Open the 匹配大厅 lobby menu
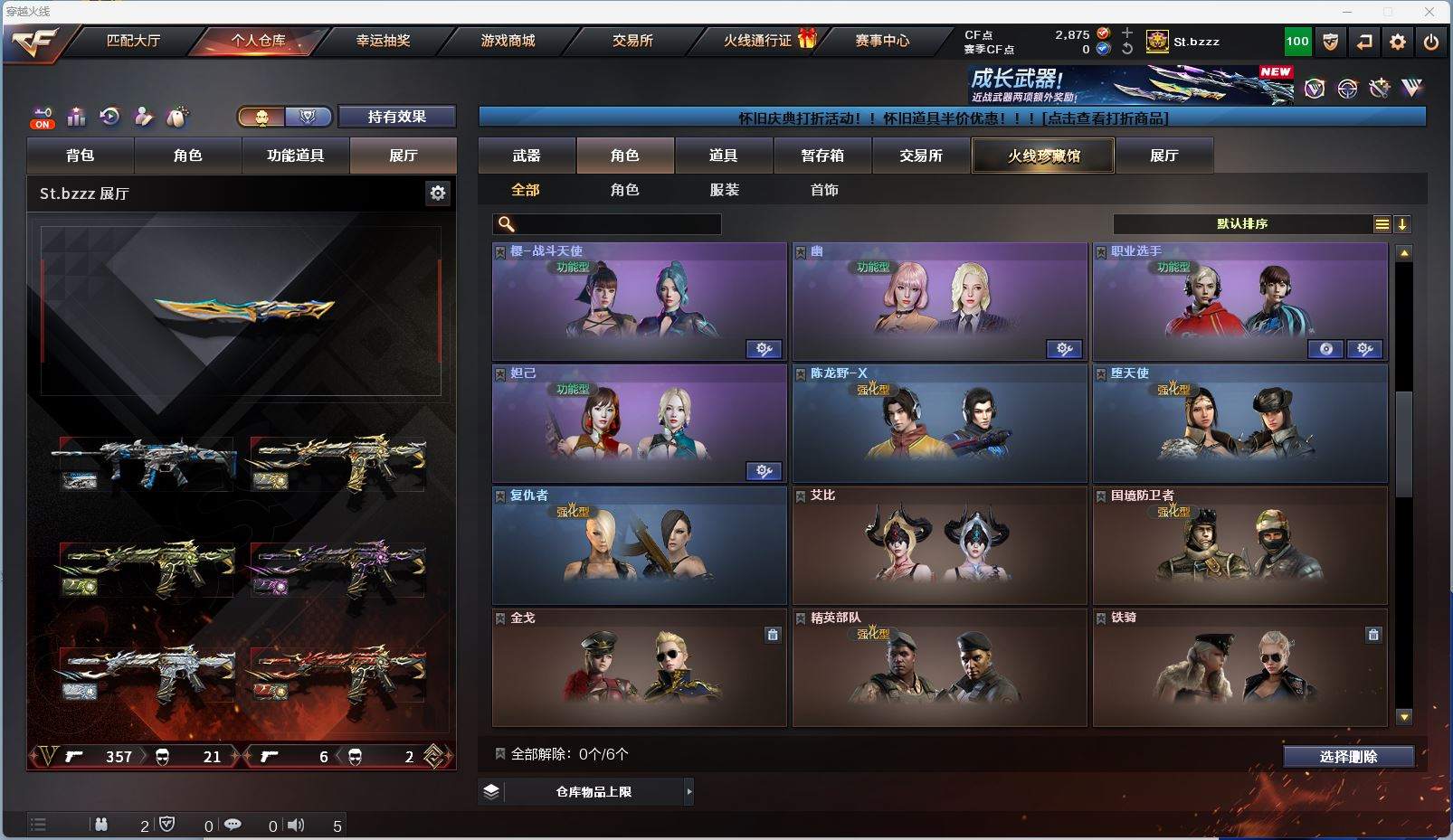 (x=133, y=41)
